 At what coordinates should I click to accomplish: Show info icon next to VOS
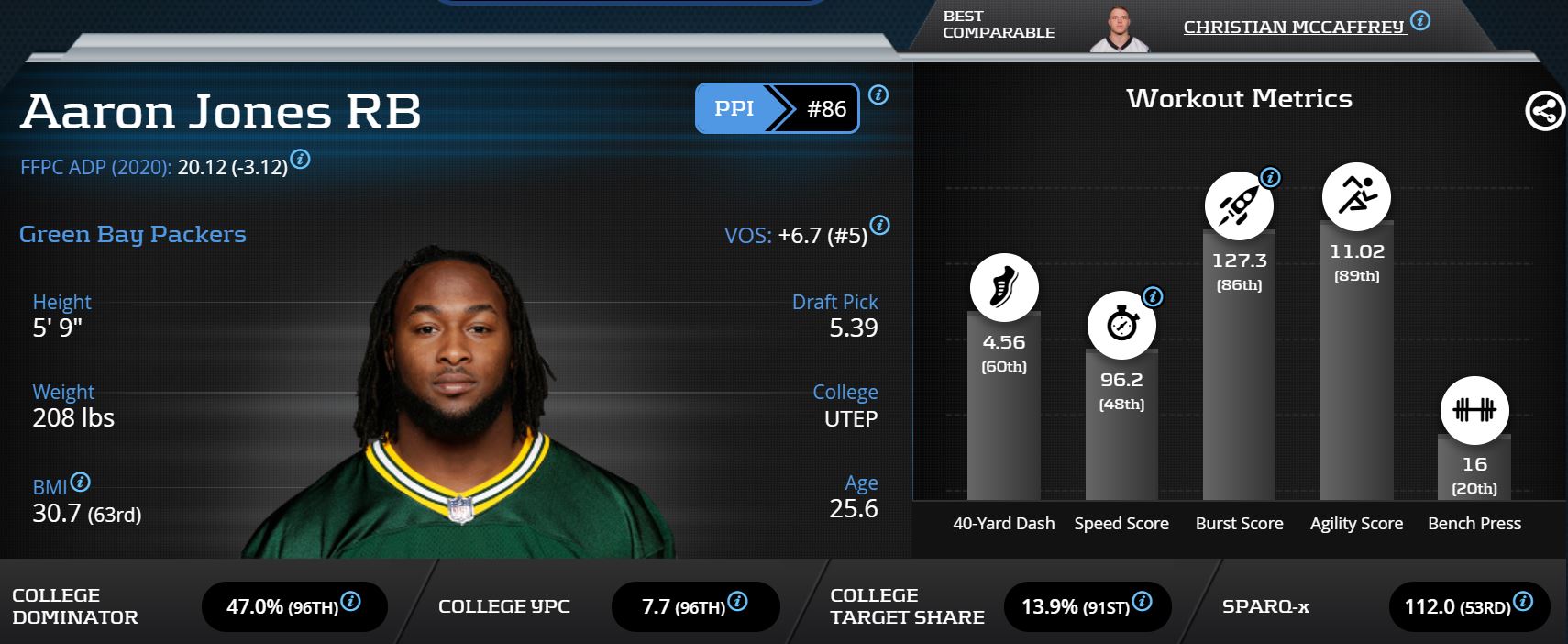879,225
